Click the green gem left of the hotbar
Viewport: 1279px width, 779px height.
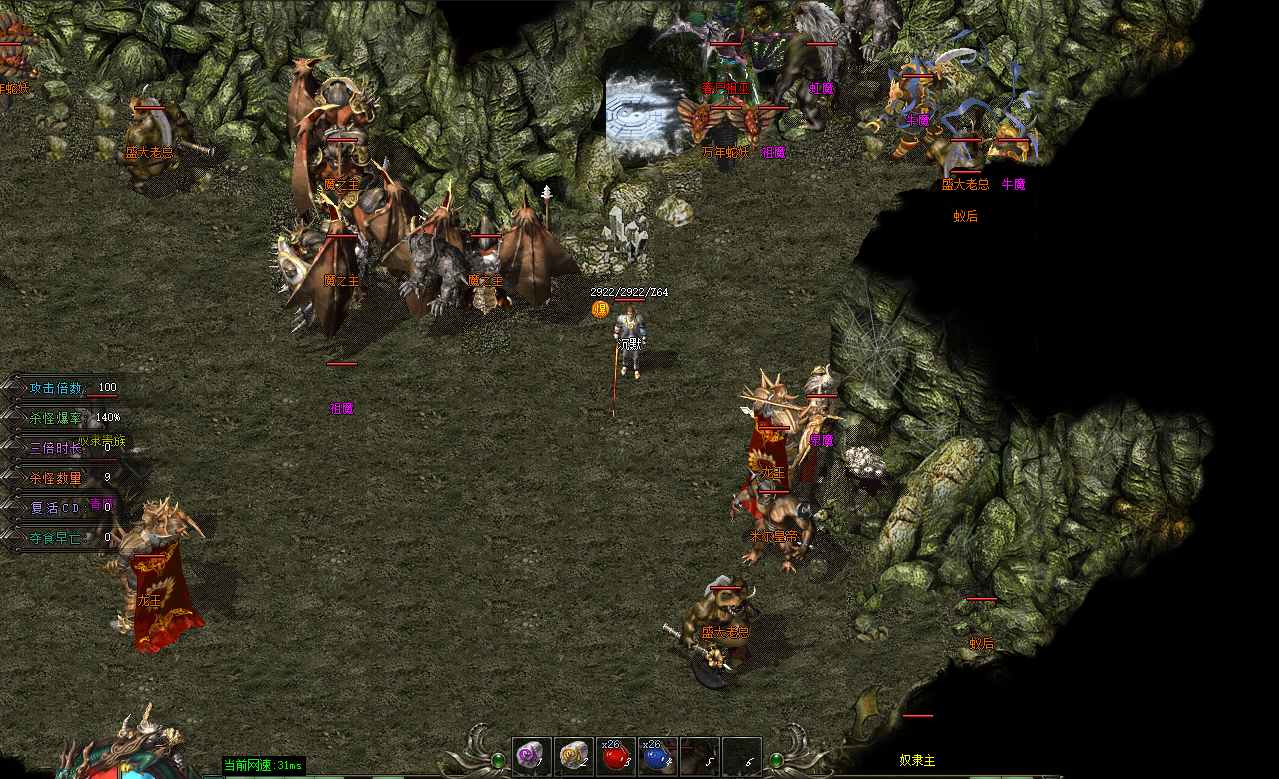click(498, 760)
